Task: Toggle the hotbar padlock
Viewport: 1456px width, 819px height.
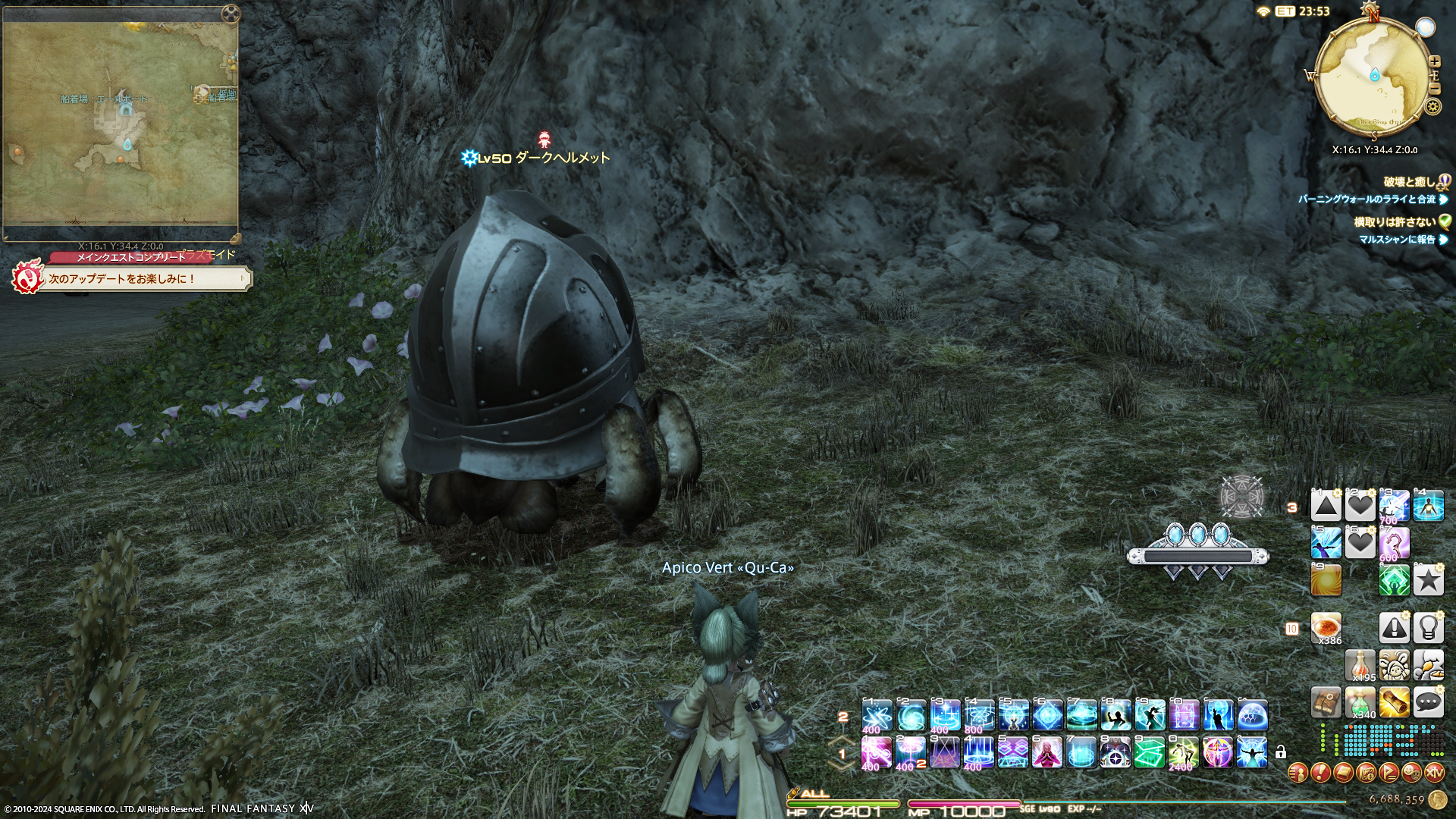Action: click(1281, 752)
